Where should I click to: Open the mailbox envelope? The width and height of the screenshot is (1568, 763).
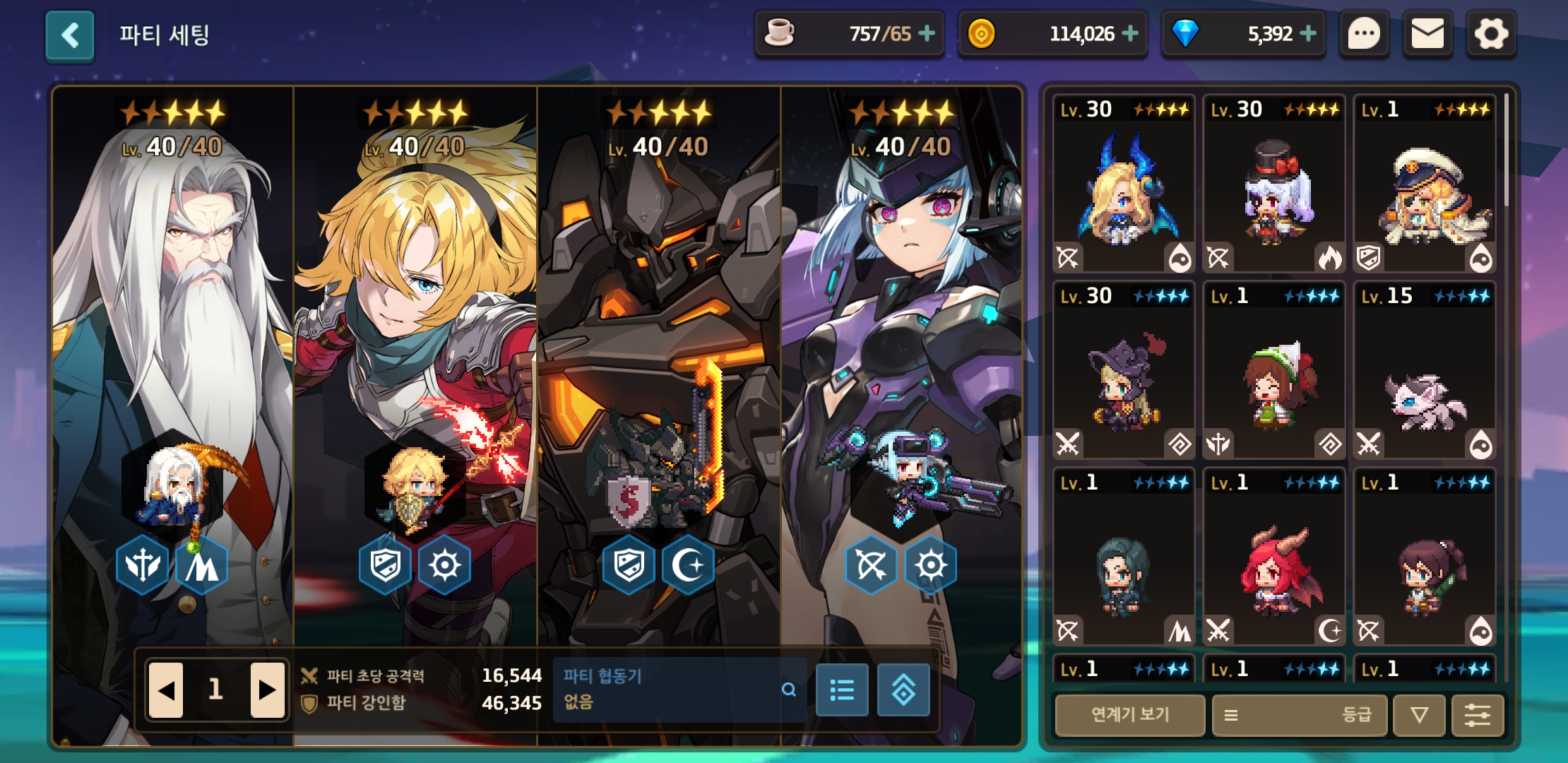point(1427,34)
